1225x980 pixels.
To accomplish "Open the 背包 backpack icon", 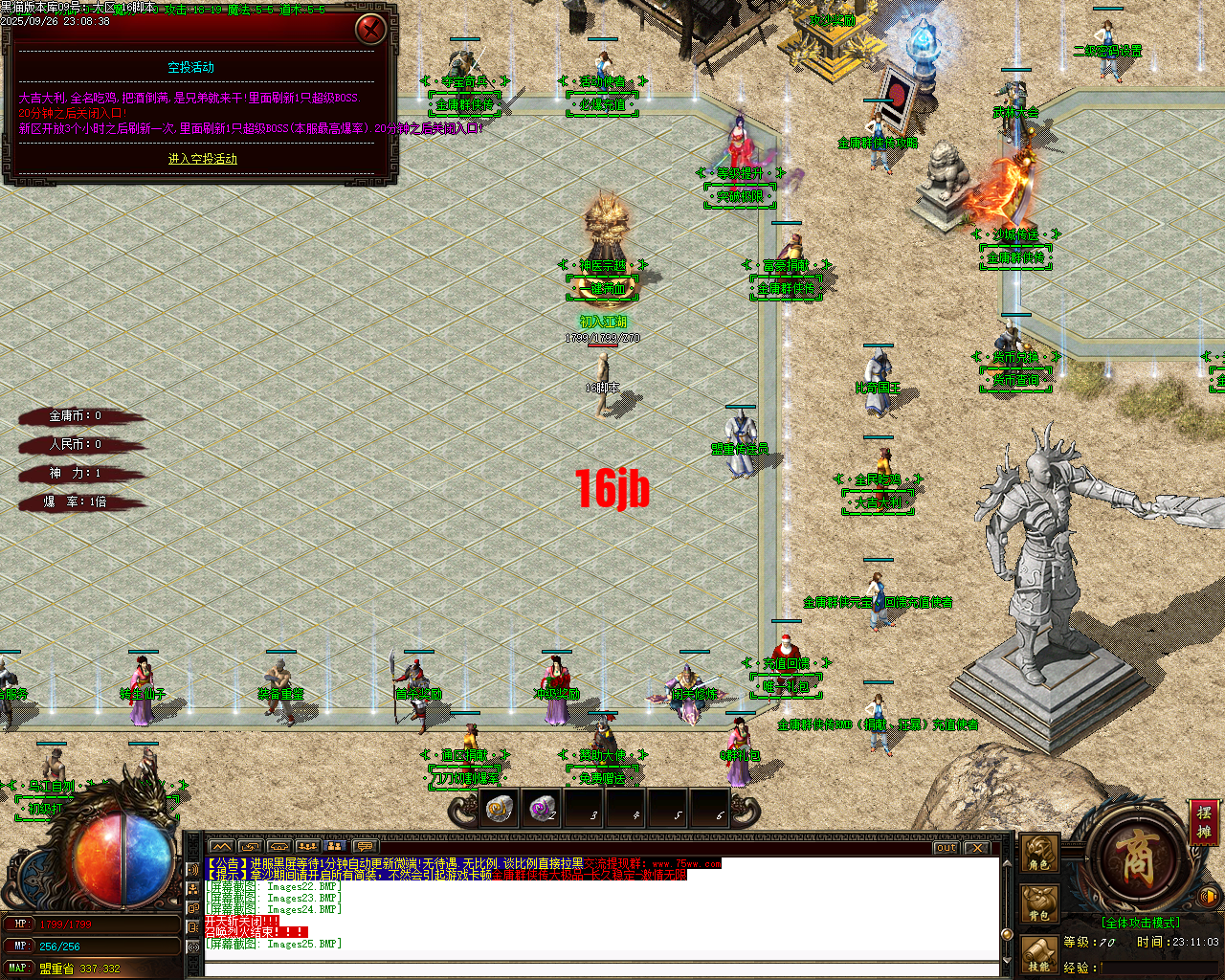I will pyautogui.click(x=1039, y=901).
